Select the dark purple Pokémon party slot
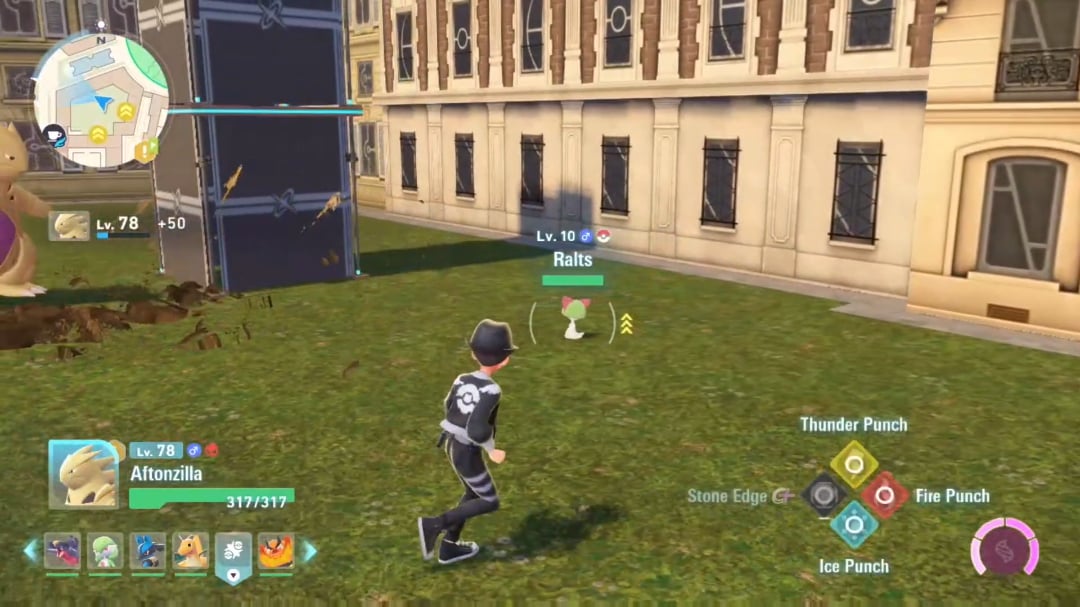This screenshot has width=1080, height=607. click(x=62, y=551)
